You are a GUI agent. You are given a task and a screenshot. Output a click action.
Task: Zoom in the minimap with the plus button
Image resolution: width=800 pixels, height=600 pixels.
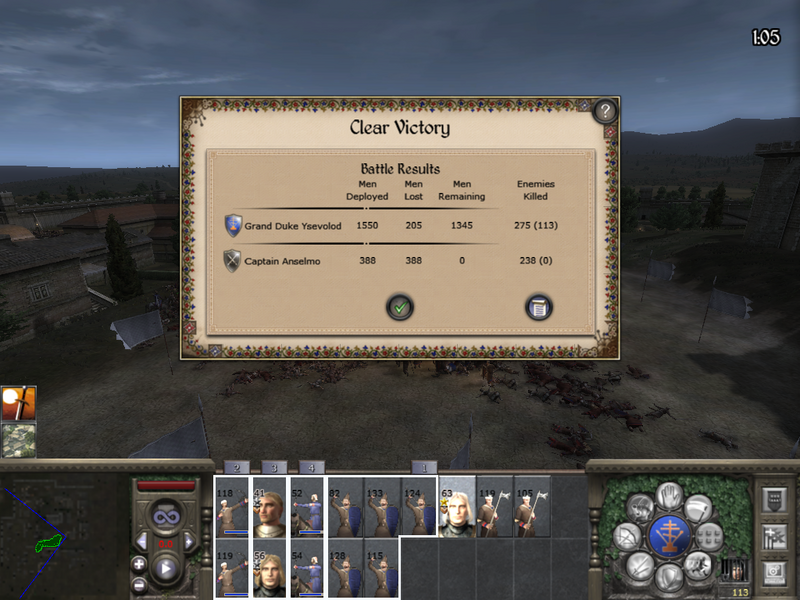tap(139, 564)
